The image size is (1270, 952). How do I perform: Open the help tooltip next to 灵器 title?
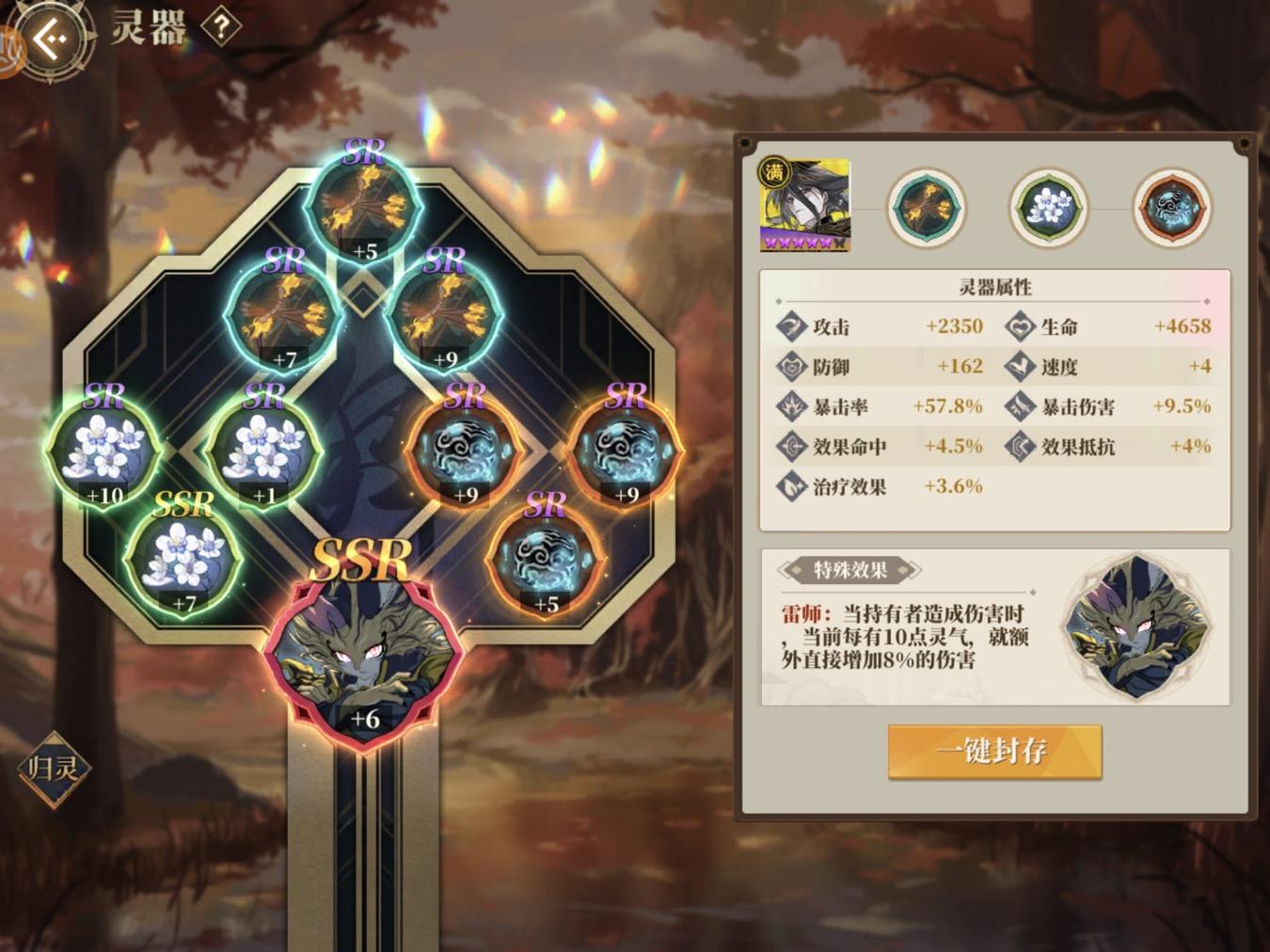tap(219, 28)
